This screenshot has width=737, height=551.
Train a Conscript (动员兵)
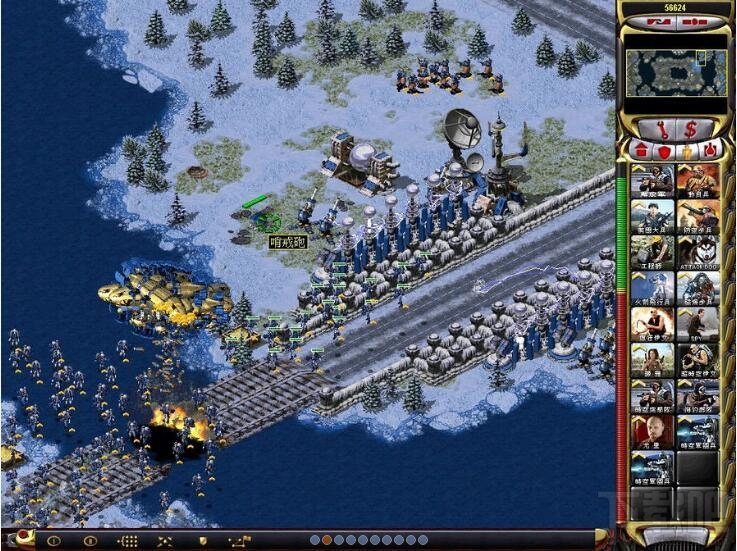click(x=698, y=181)
